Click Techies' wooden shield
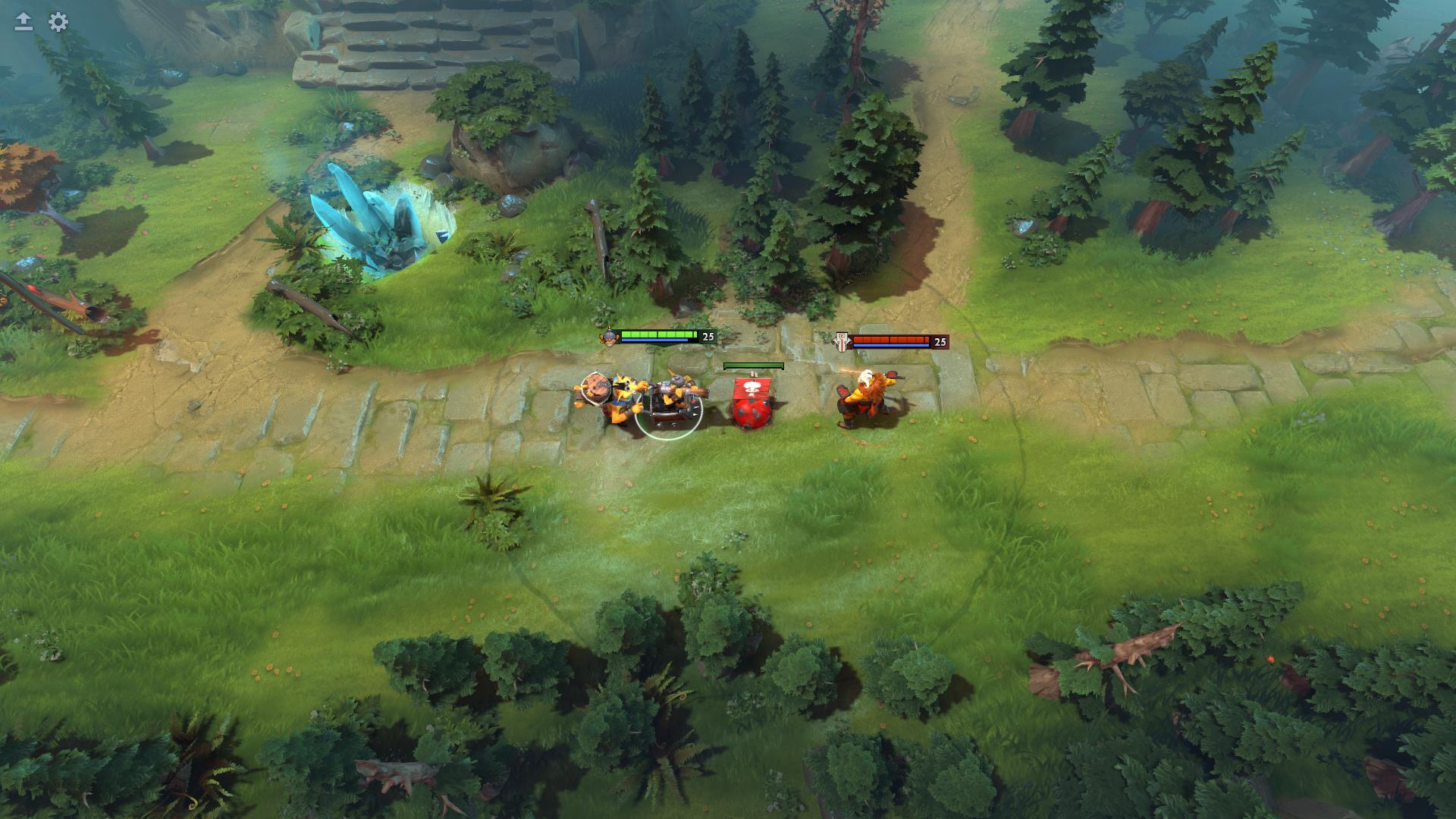 (594, 390)
